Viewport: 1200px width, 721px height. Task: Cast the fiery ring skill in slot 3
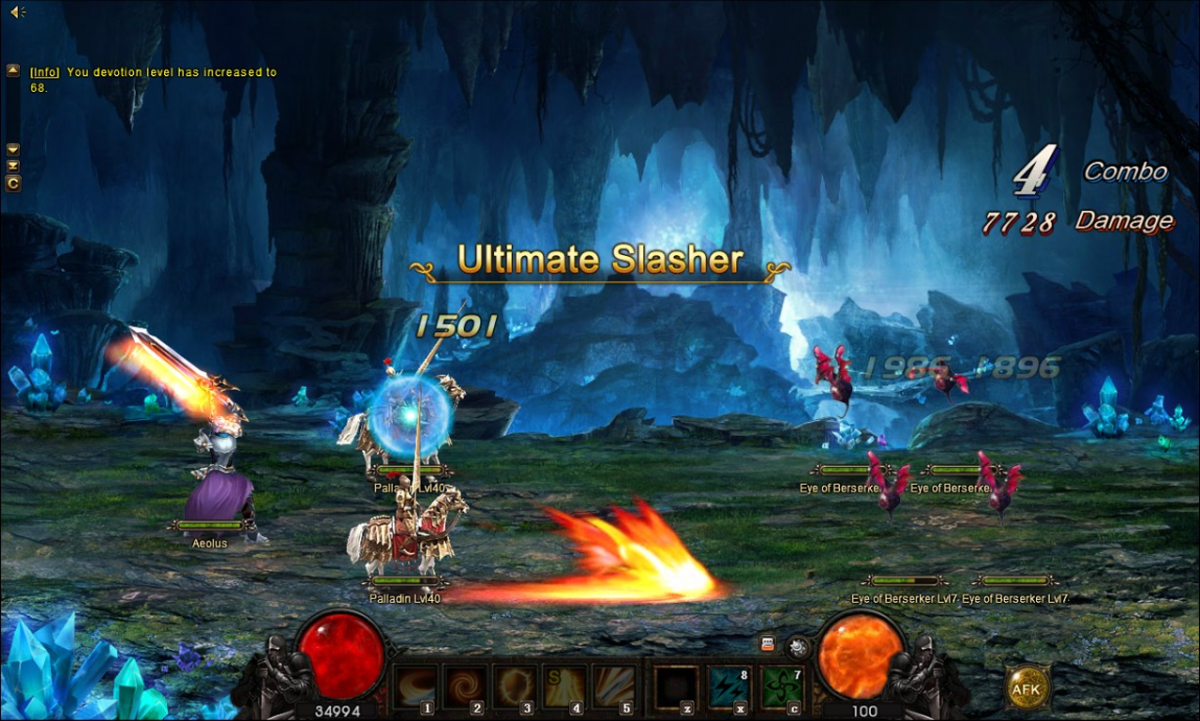point(516,686)
